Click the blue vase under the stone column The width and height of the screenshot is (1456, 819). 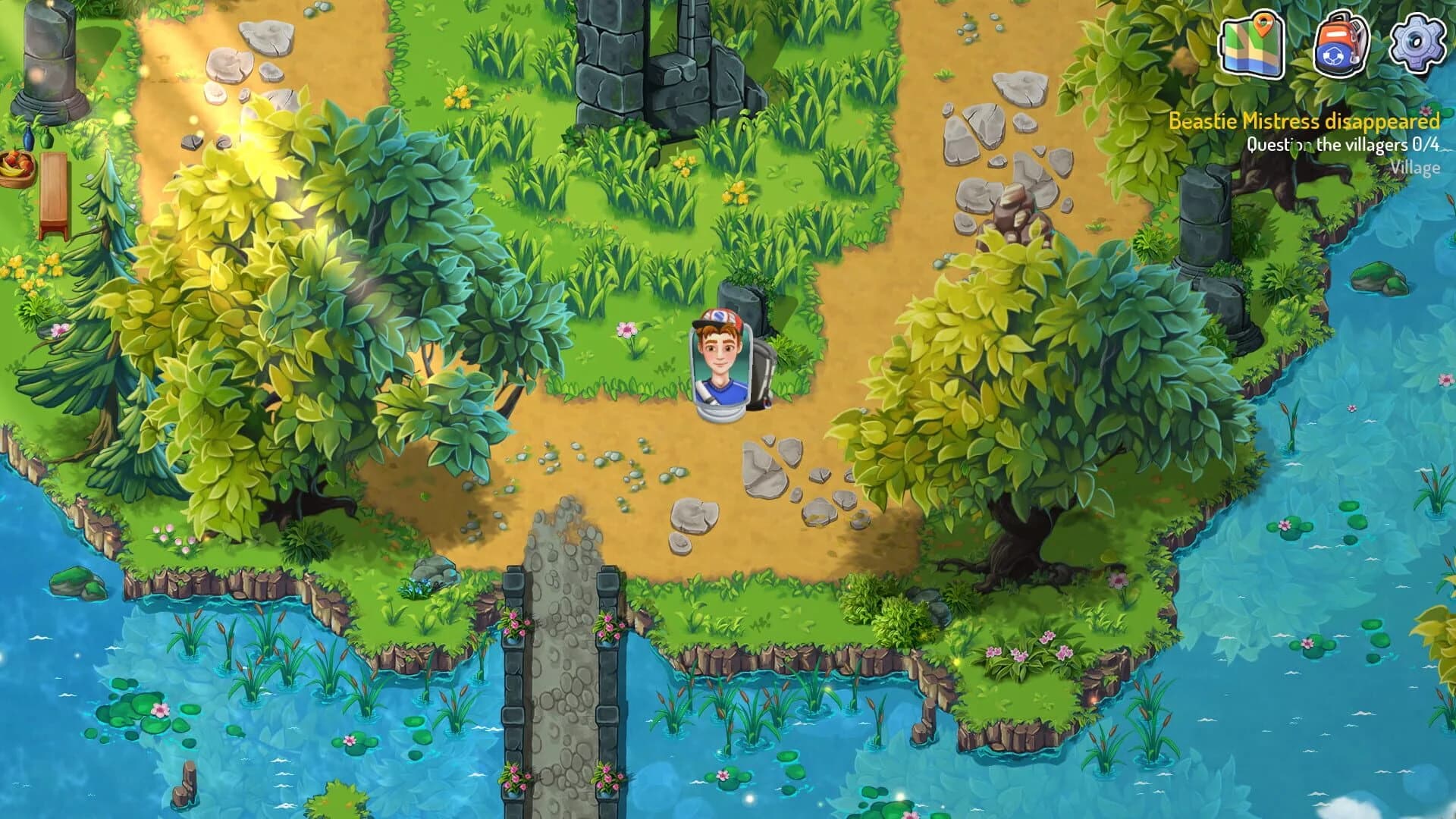(28, 138)
